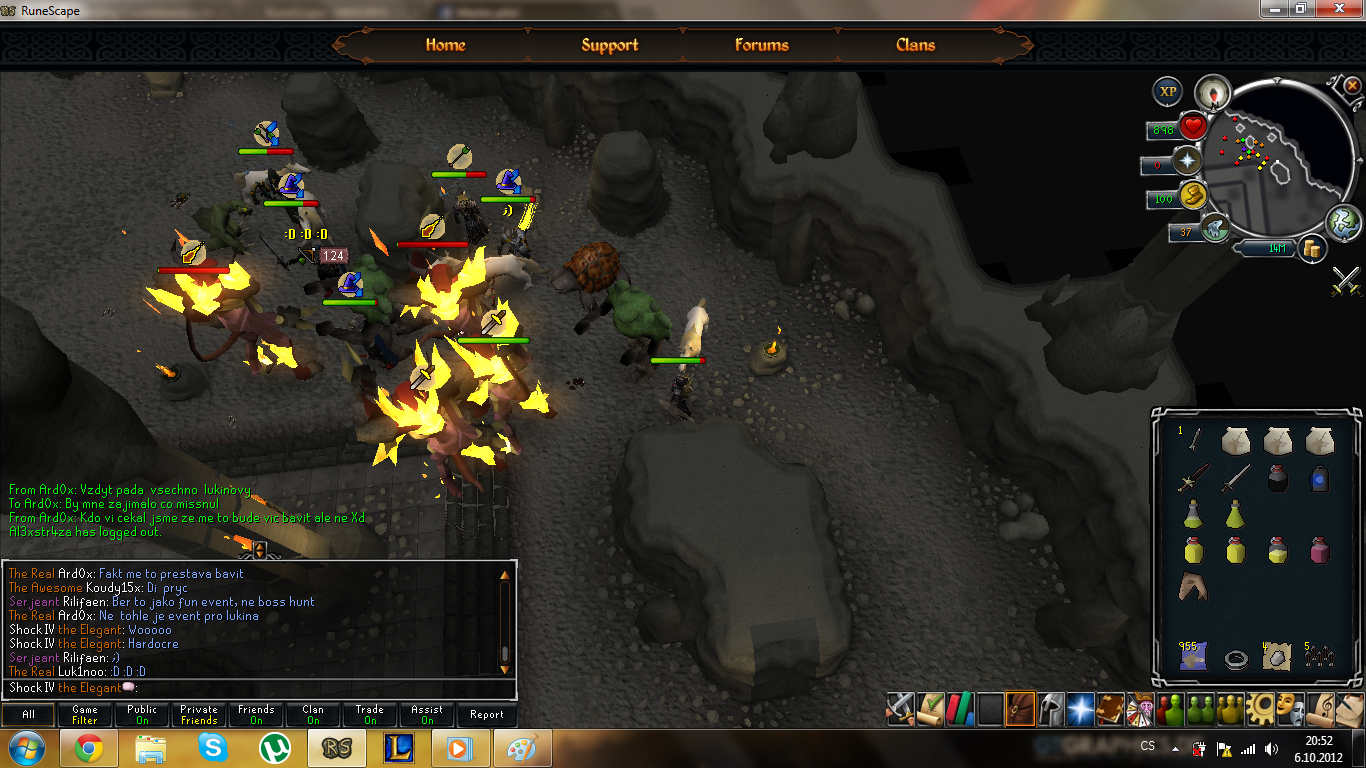Click the ring in the inventory
The height and width of the screenshot is (768, 1366).
pos(1236,658)
